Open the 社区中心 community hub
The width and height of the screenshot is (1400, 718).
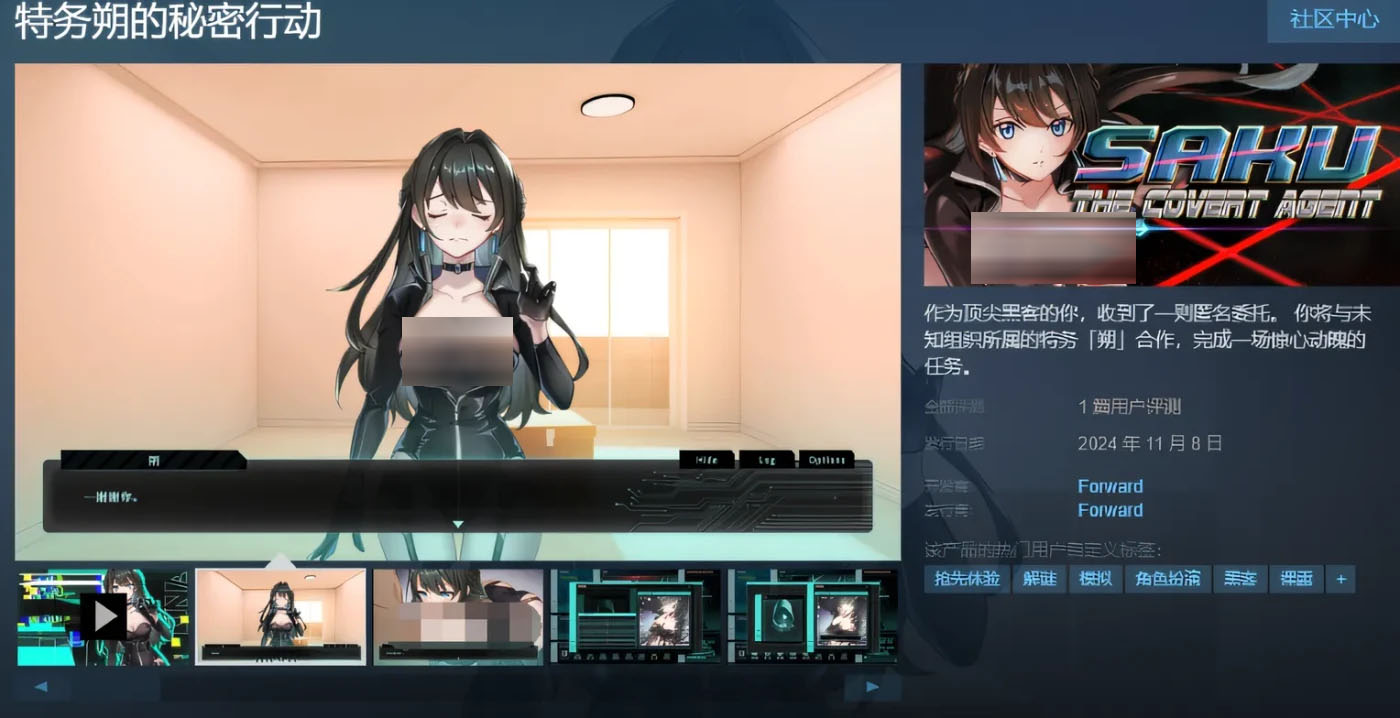(1333, 20)
